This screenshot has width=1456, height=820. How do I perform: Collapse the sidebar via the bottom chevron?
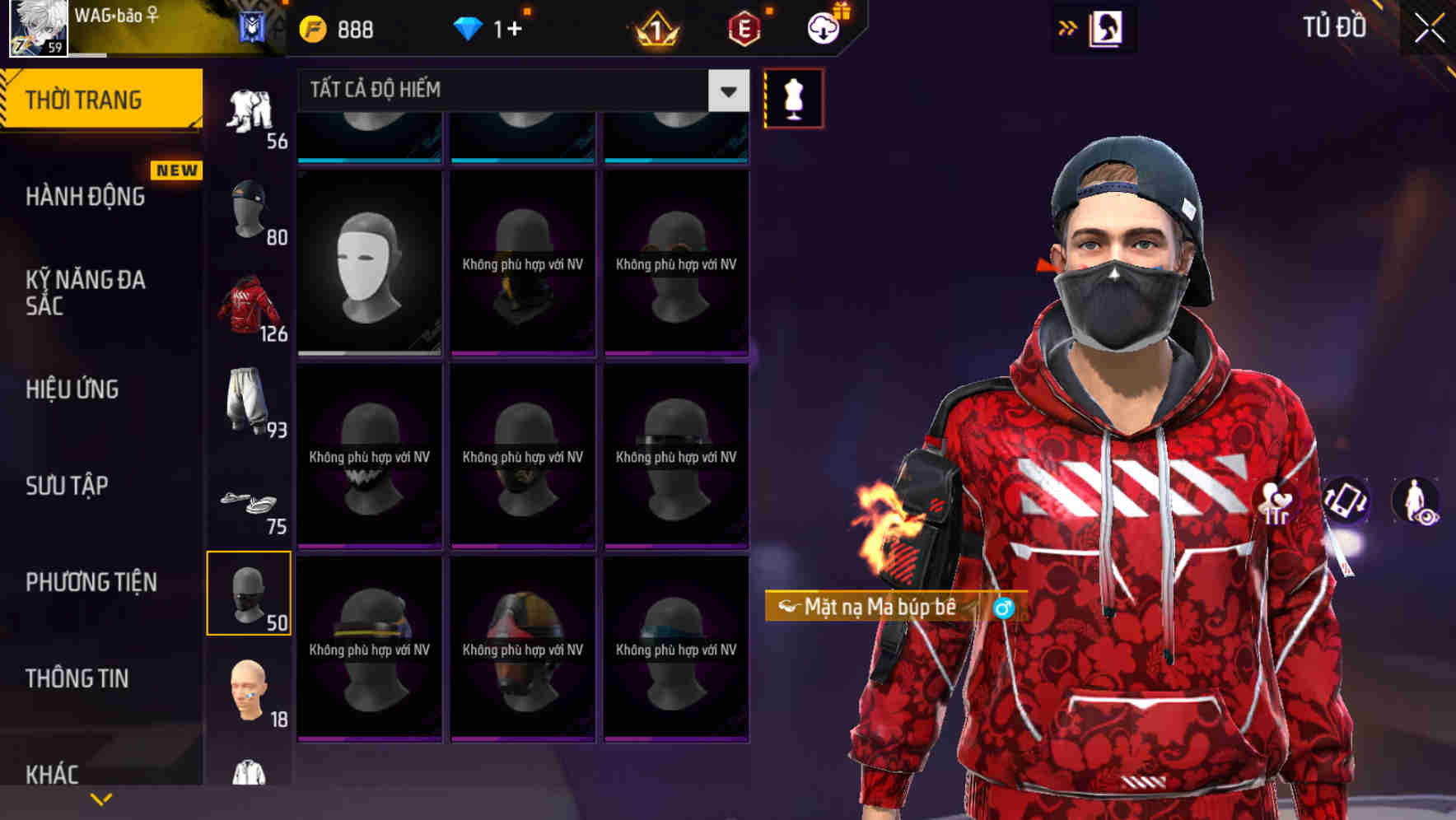pos(100,798)
